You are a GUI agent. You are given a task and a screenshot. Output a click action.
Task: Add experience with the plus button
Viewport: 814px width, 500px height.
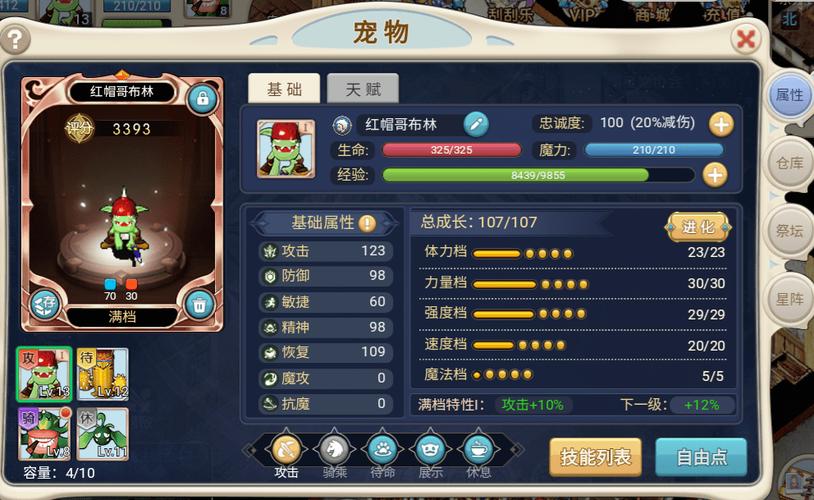coord(714,174)
